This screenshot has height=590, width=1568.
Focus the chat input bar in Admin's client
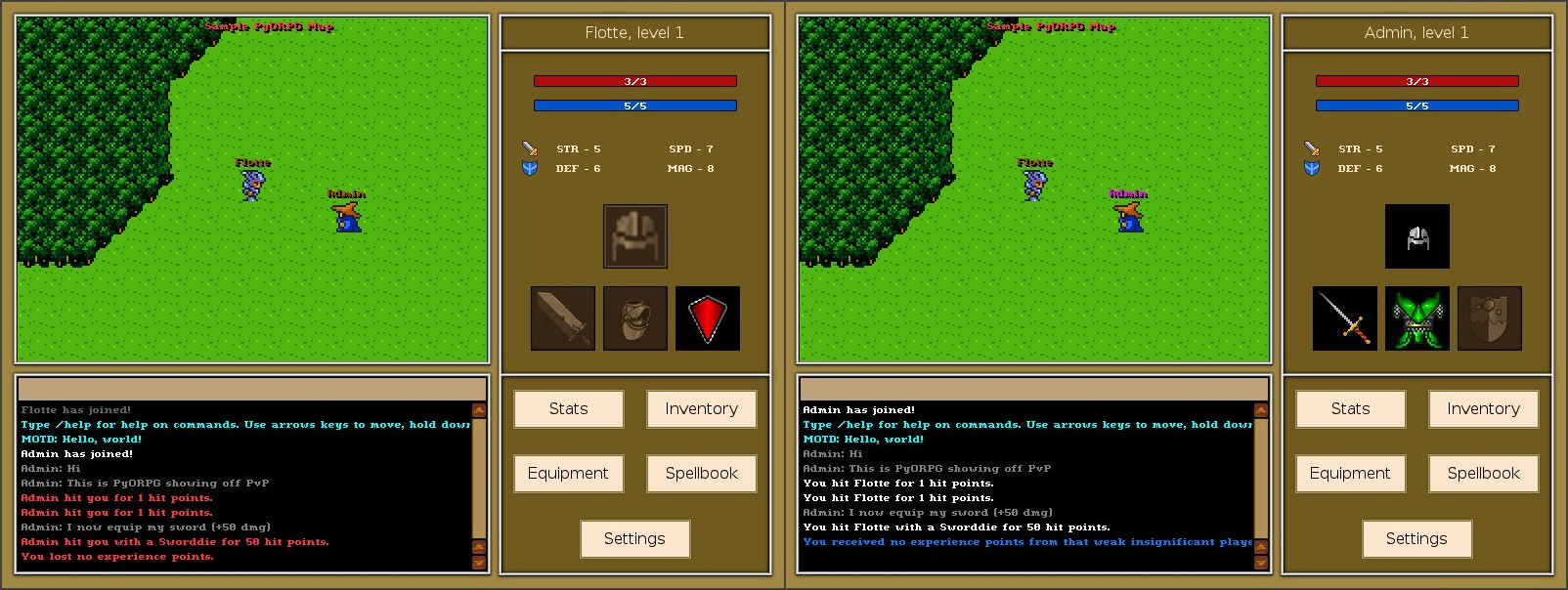click(1034, 389)
